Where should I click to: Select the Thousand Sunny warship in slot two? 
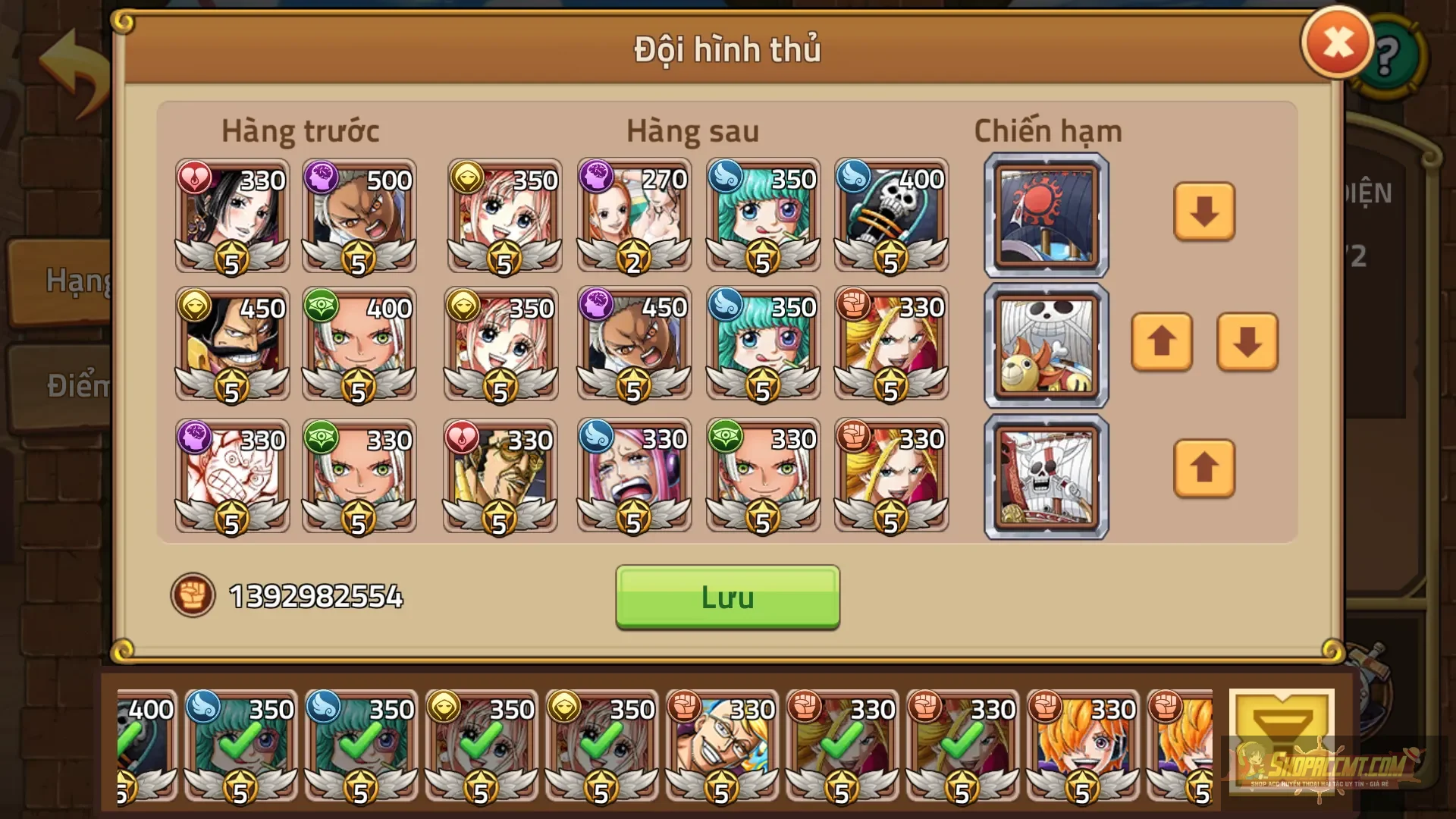pyautogui.click(x=1046, y=346)
